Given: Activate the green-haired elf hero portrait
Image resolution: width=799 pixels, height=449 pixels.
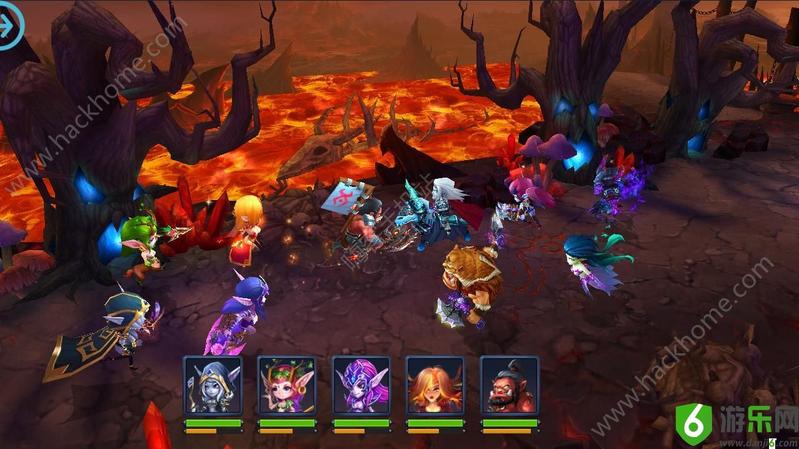Looking at the screenshot, I should (x=286, y=385).
